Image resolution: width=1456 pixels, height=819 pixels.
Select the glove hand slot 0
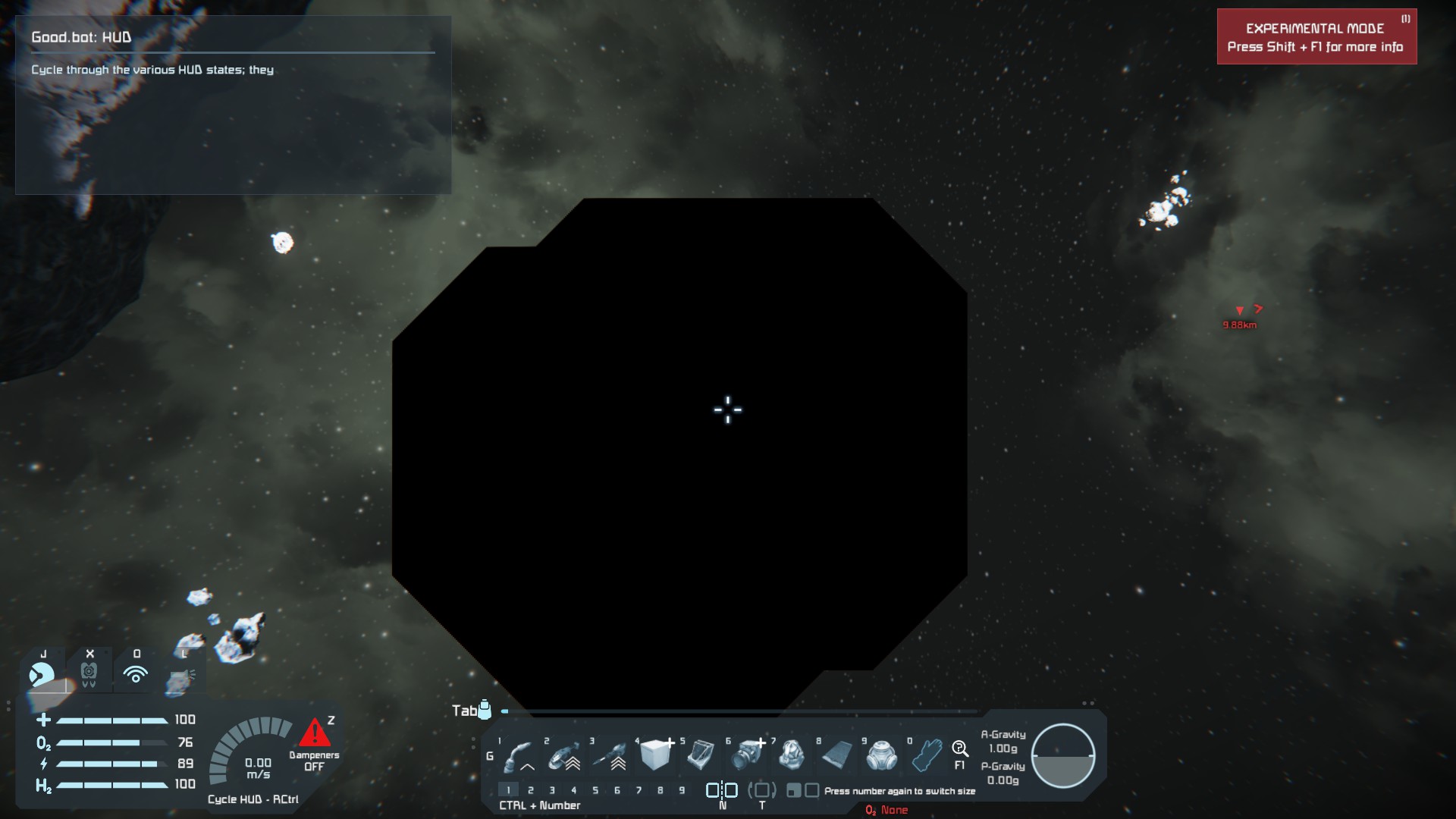927,755
